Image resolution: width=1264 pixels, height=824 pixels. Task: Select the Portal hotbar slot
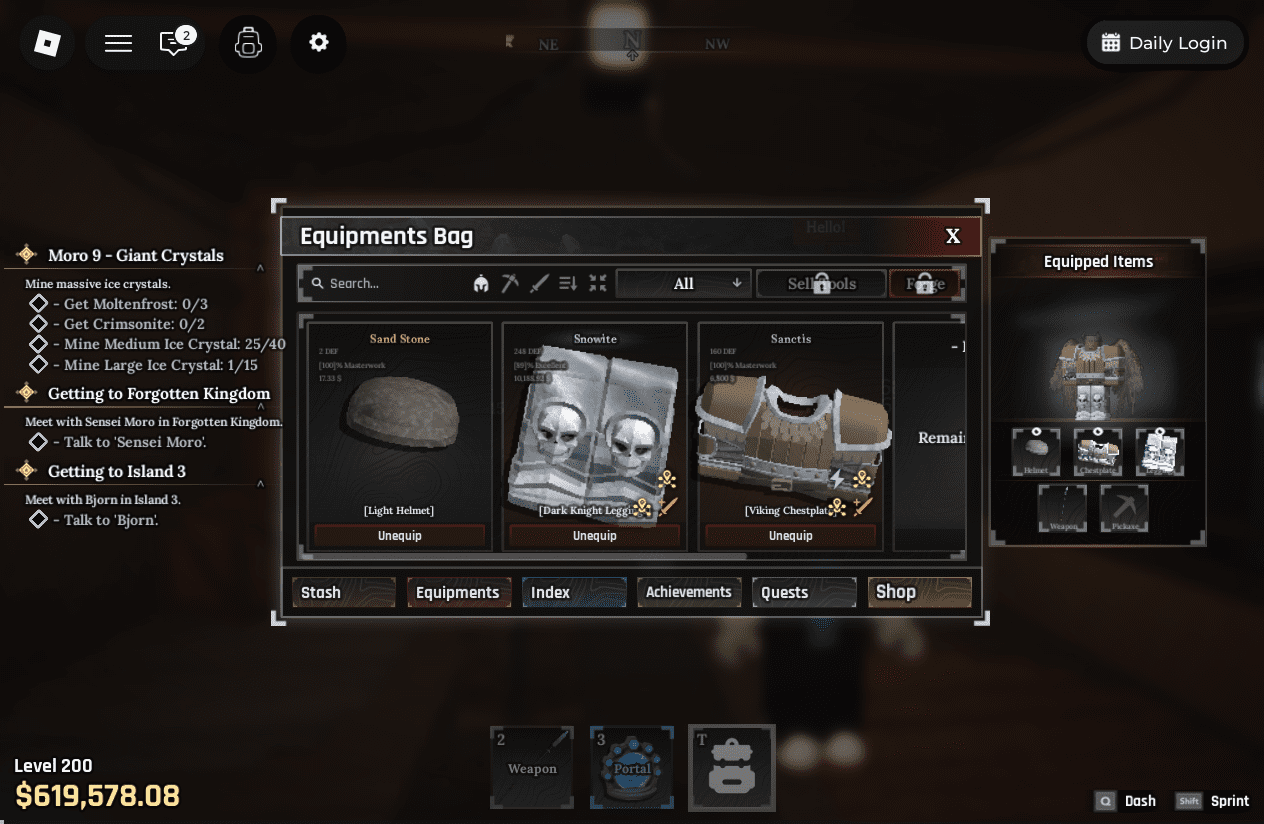tap(632, 767)
